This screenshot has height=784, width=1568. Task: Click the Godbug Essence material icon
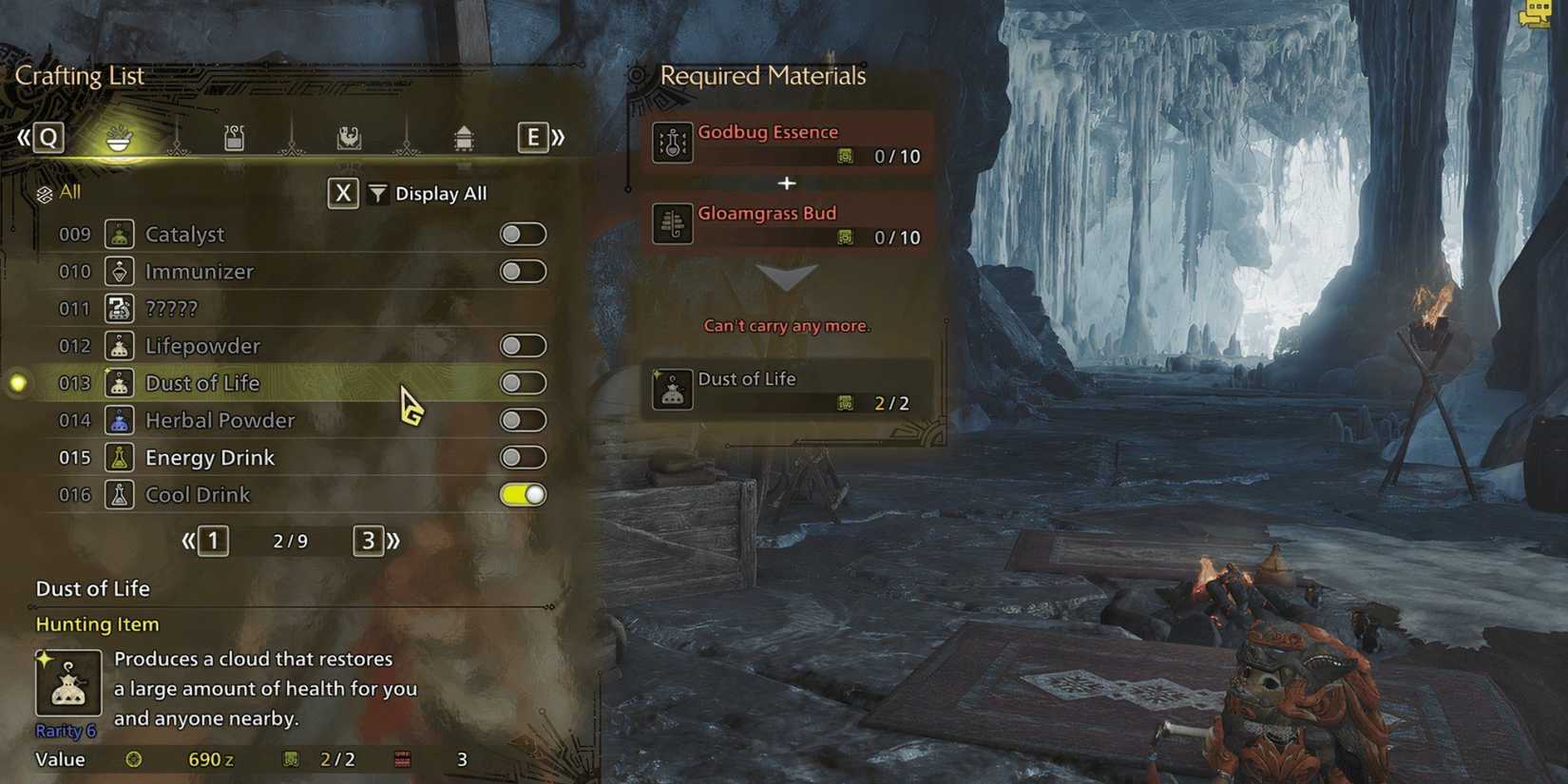click(x=673, y=143)
